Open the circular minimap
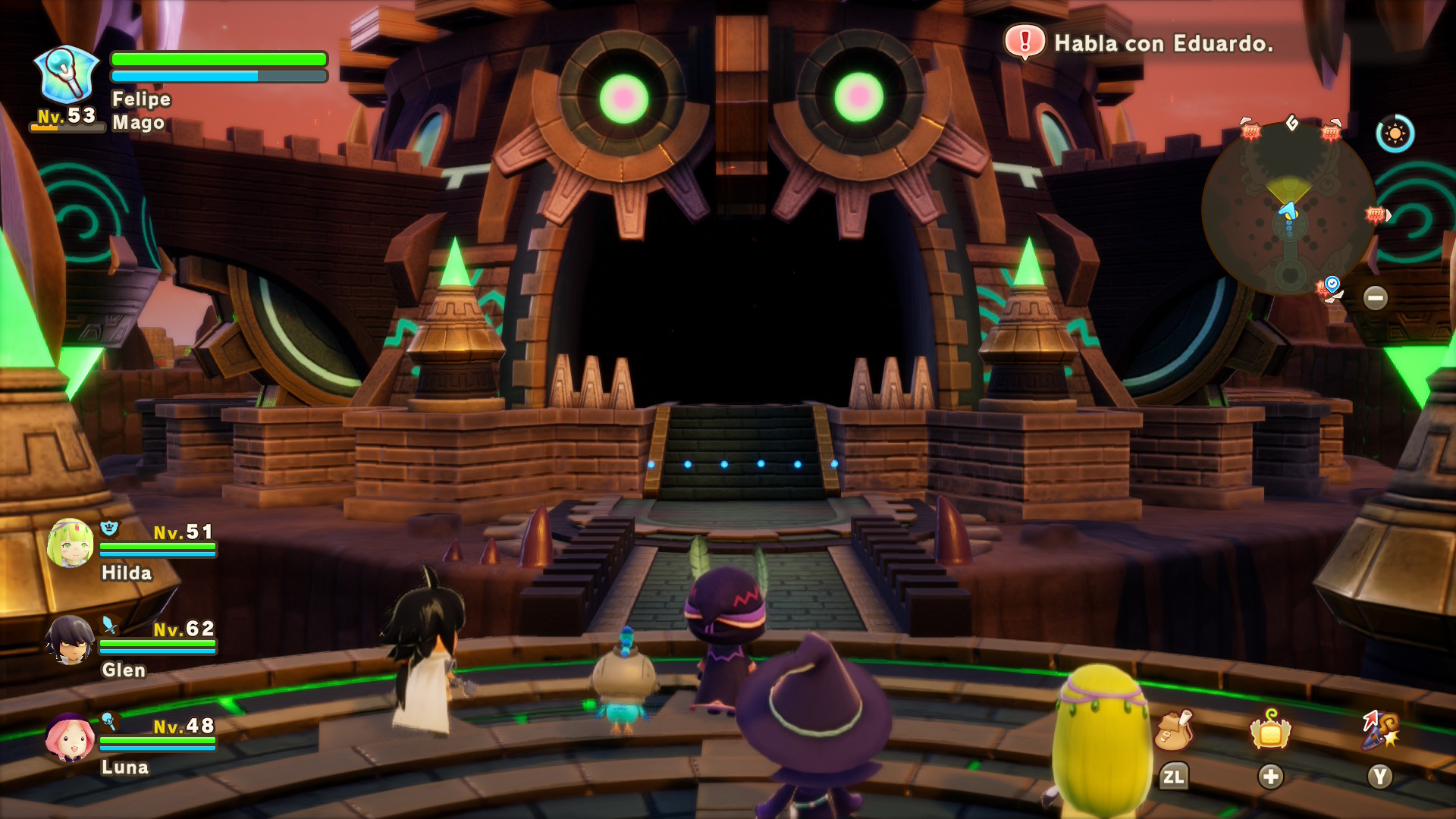This screenshot has height=819, width=1456. click(x=1289, y=209)
